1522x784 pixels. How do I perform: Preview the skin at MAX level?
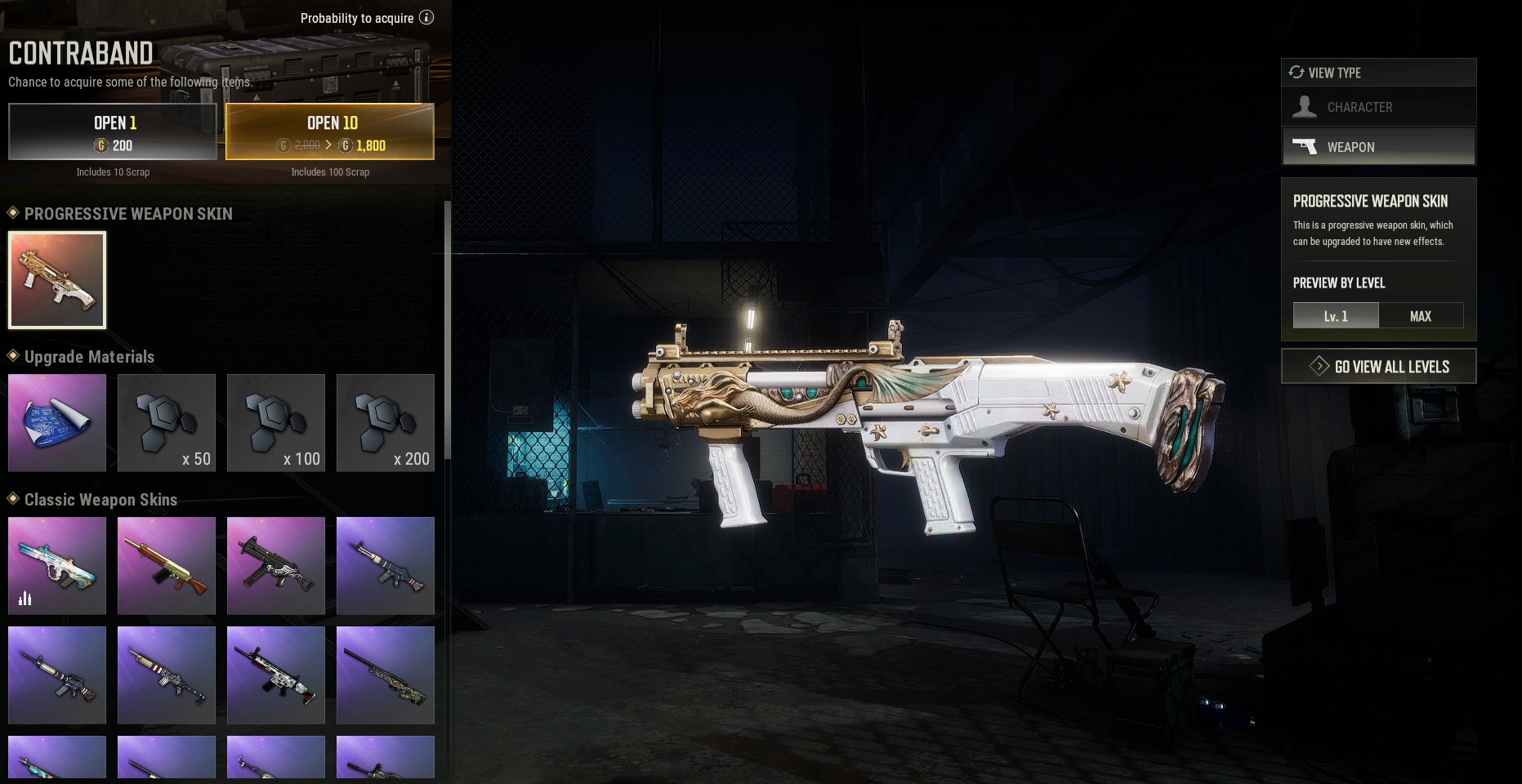click(x=1421, y=316)
